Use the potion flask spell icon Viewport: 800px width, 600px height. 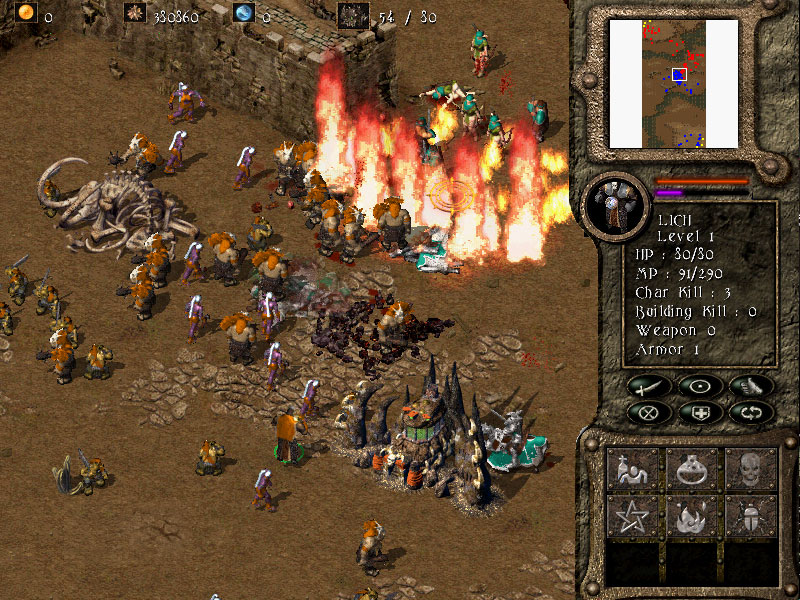coord(692,468)
